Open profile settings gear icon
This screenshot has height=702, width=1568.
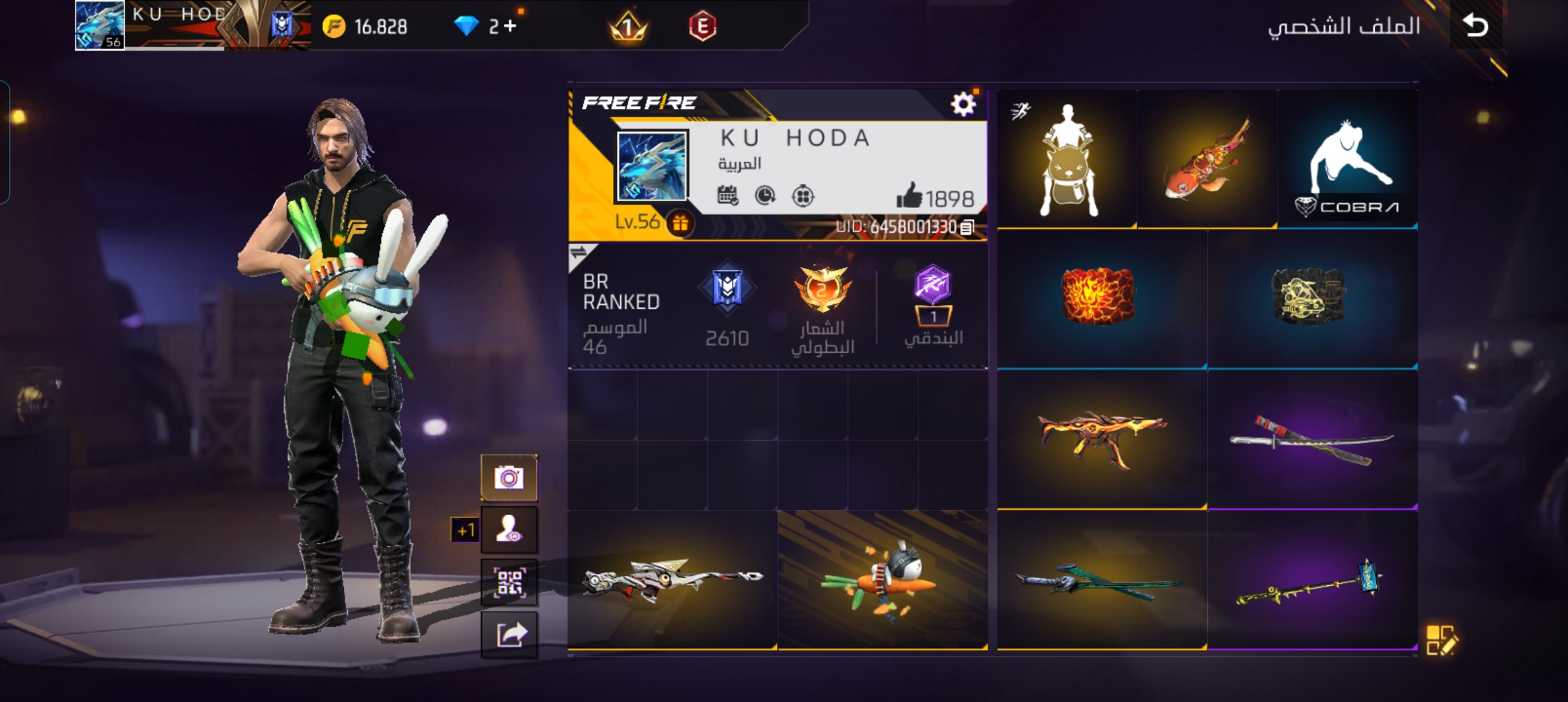pos(963,104)
